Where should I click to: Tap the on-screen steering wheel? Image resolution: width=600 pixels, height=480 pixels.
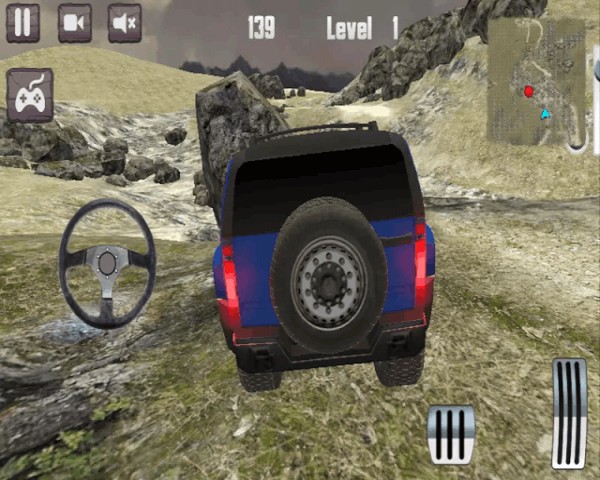(x=107, y=263)
